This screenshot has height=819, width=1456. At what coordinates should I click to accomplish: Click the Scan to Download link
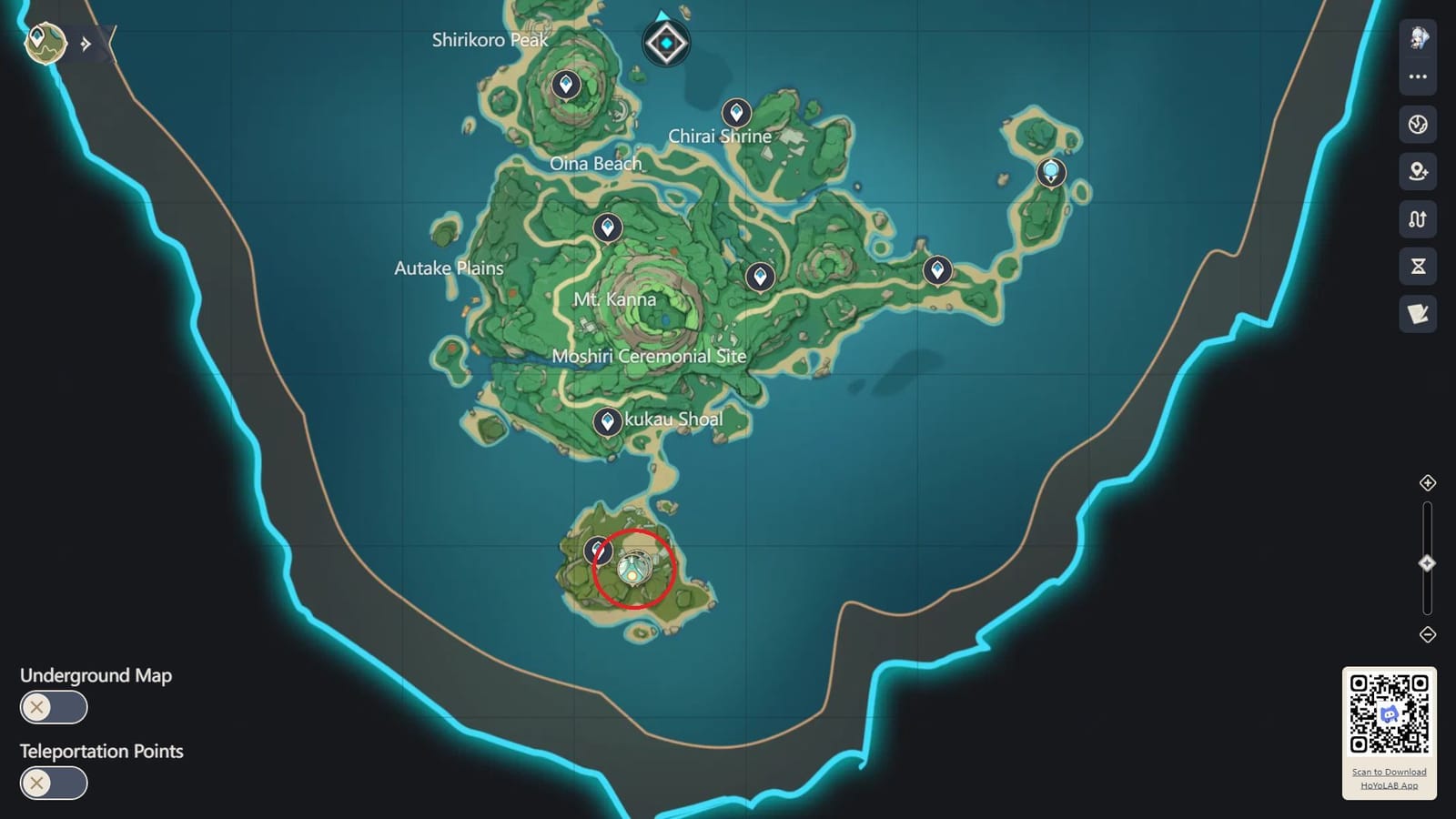coord(1390,771)
